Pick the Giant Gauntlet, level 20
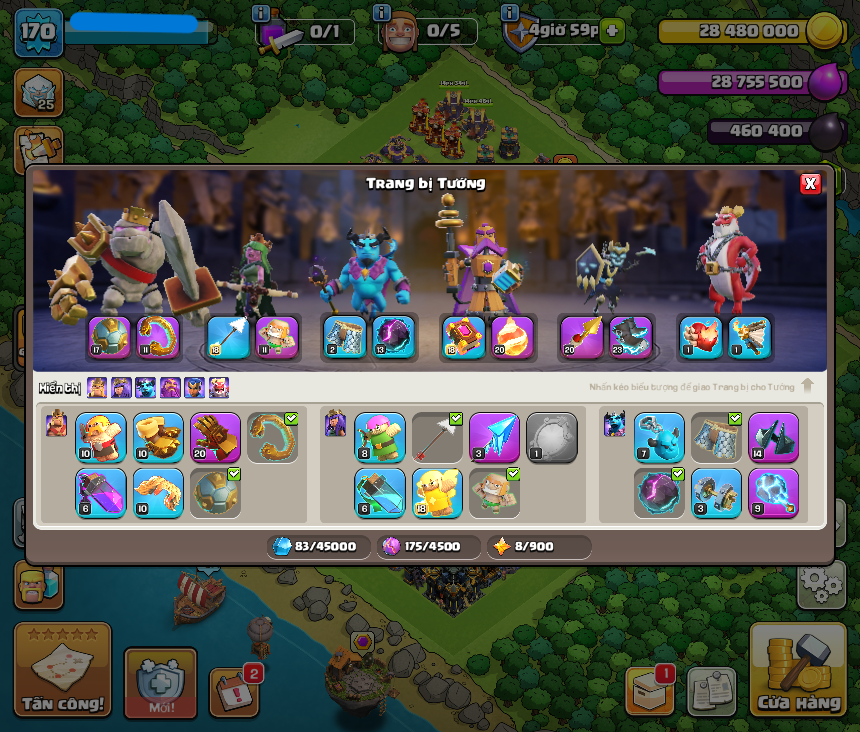Image resolution: width=860 pixels, height=732 pixels. pyautogui.click(x=215, y=438)
